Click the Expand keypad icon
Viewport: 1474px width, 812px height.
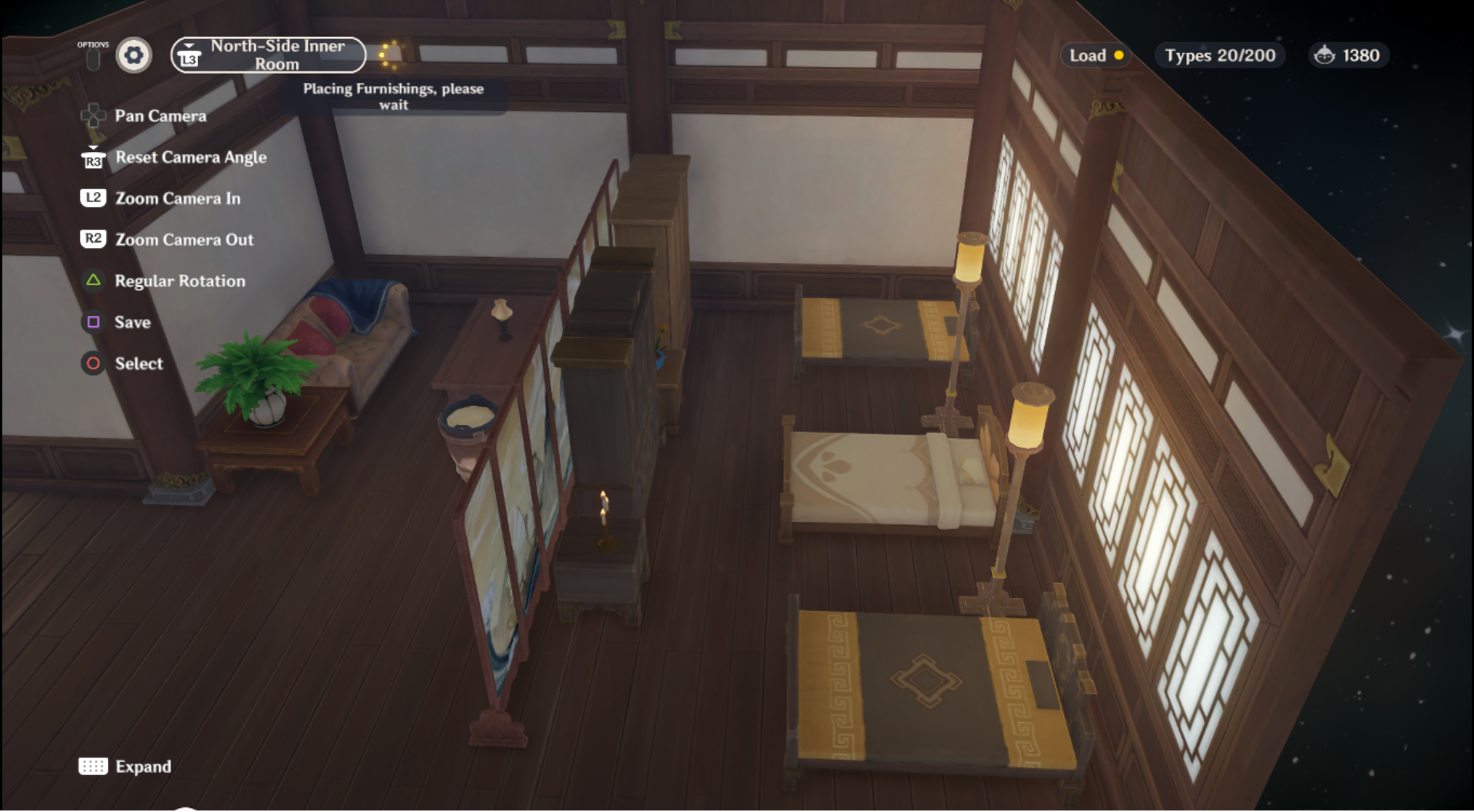pos(93,766)
